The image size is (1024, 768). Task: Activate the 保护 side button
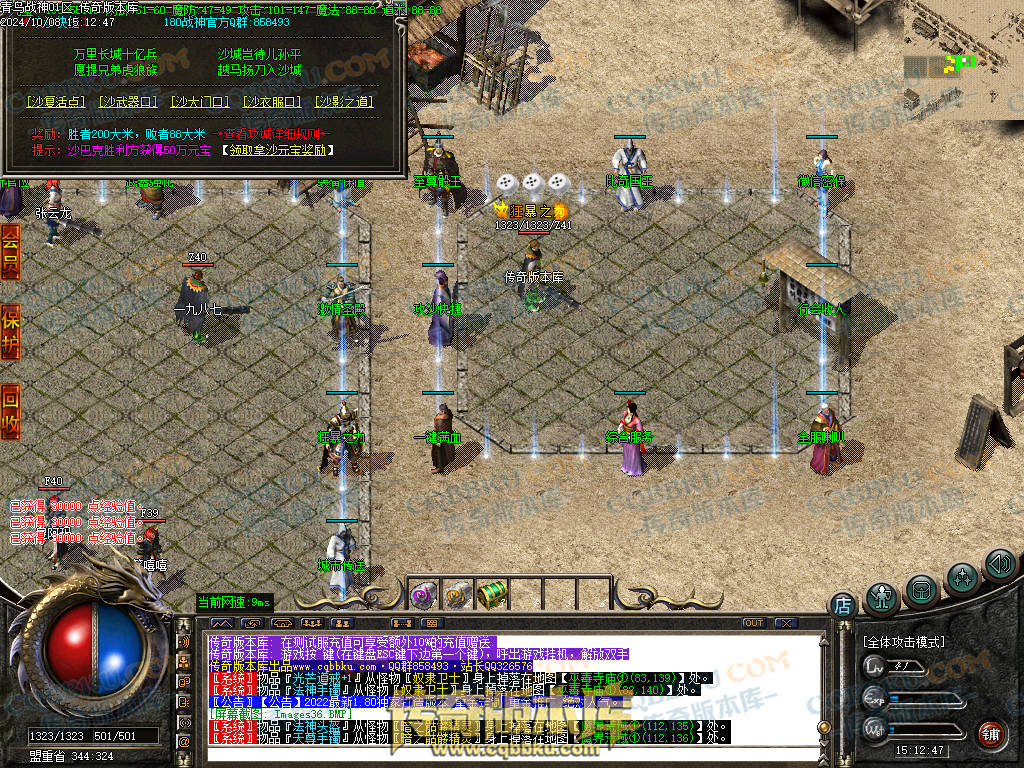tap(10, 331)
